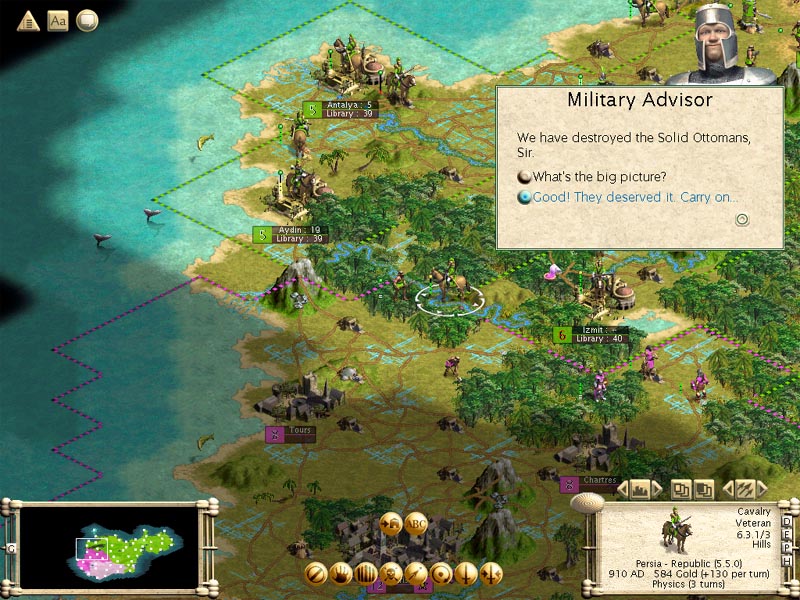Screen dimensions: 800x600
Task: Click the "ABC" rename unit order button
Action: (417, 523)
